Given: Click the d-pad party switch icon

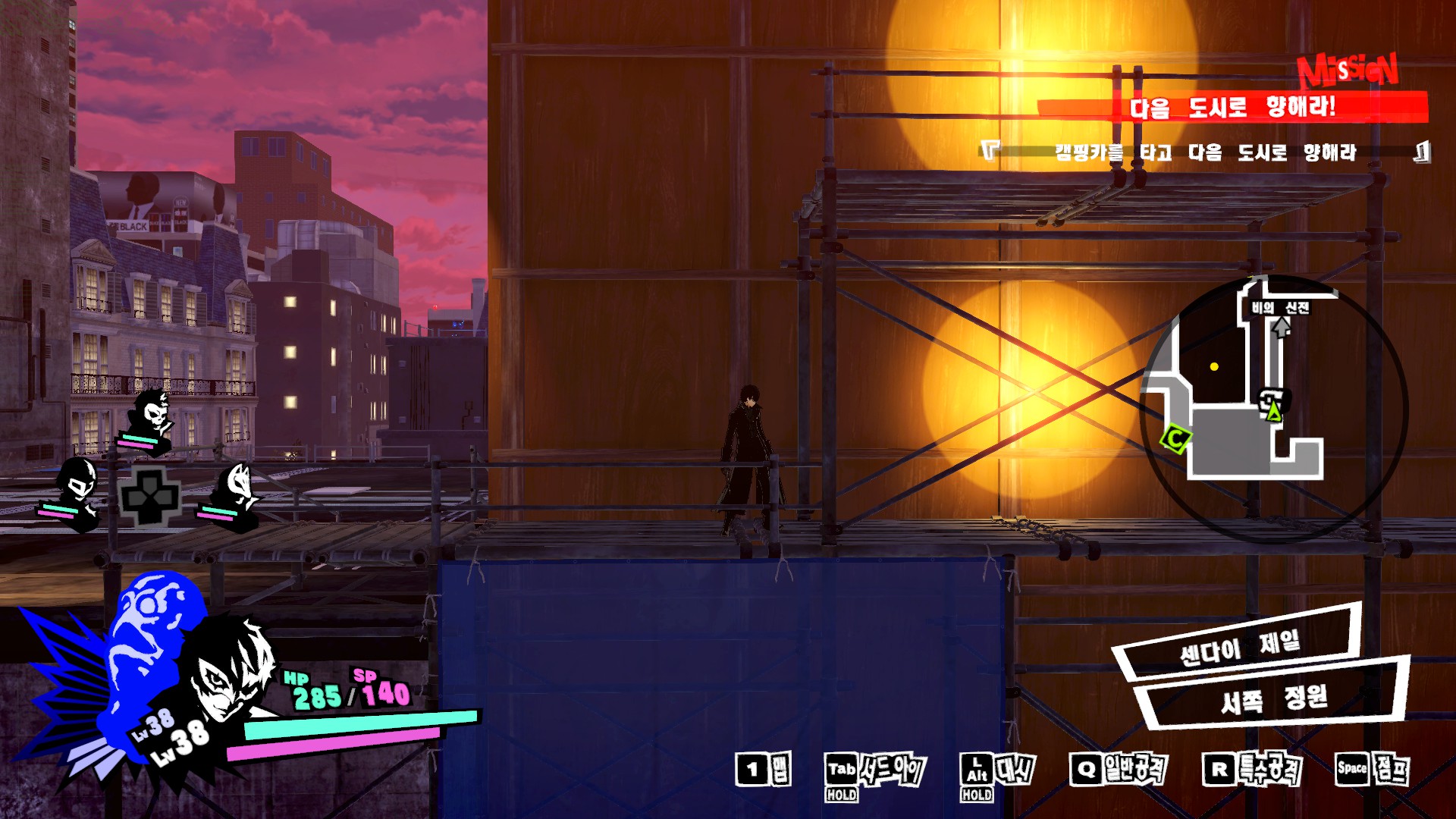Looking at the screenshot, I should click(150, 497).
